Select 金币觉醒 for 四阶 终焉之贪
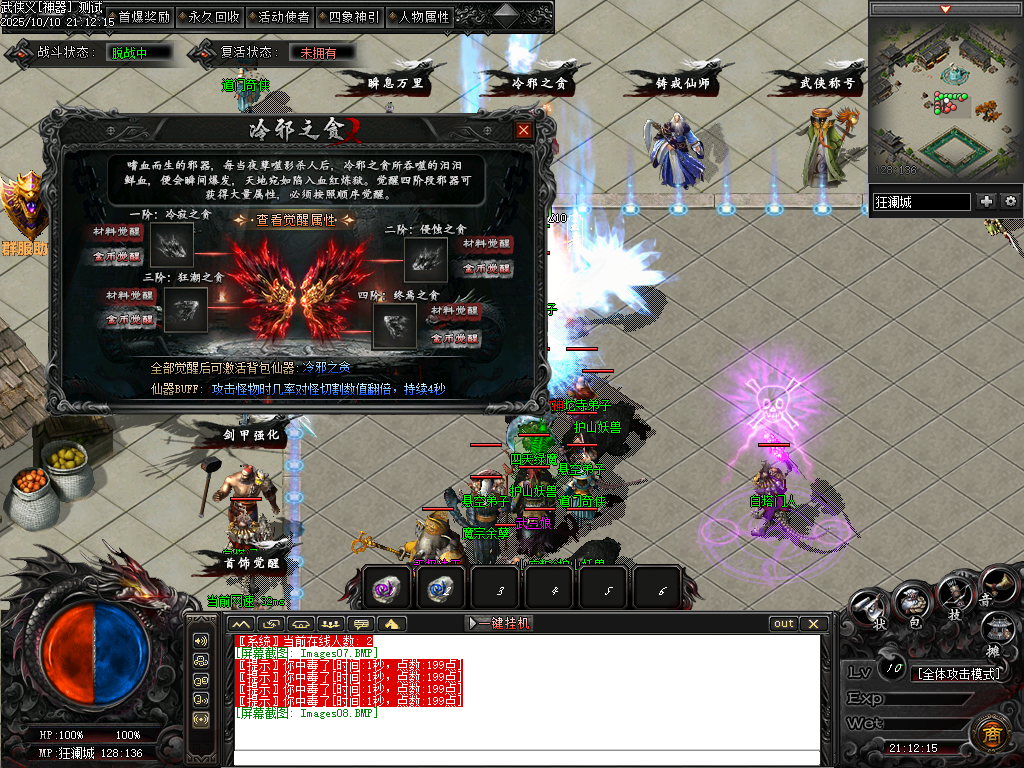Screen dimensions: 1024x768 point(453,338)
